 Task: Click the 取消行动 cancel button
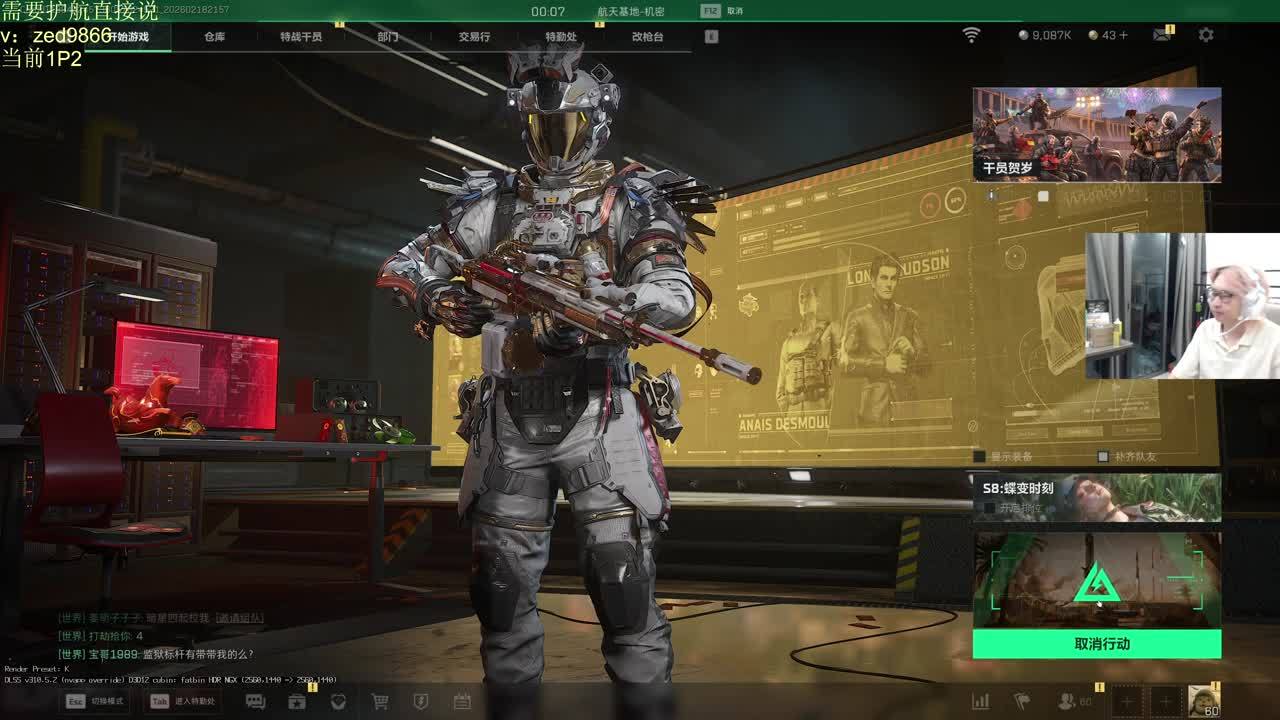[x=1097, y=644]
